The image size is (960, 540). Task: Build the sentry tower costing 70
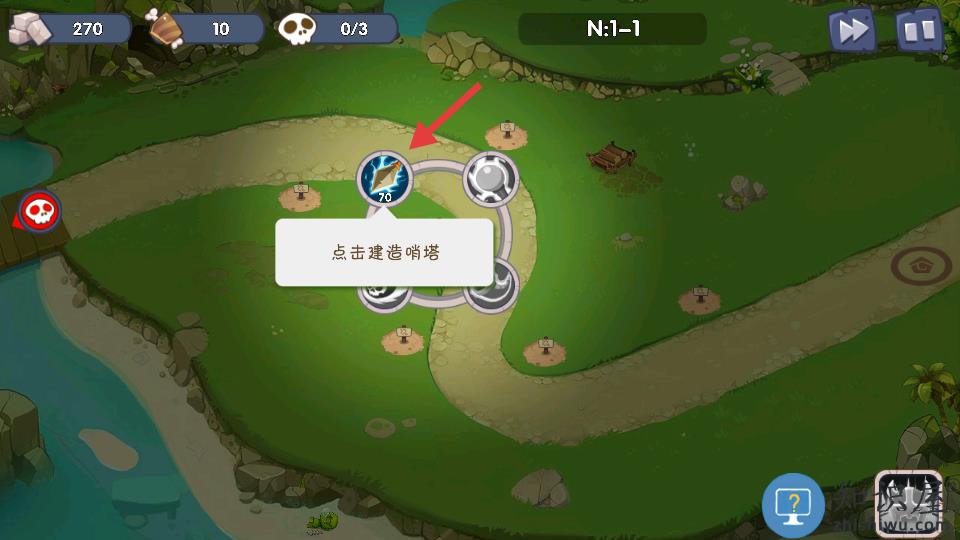click(385, 178)
